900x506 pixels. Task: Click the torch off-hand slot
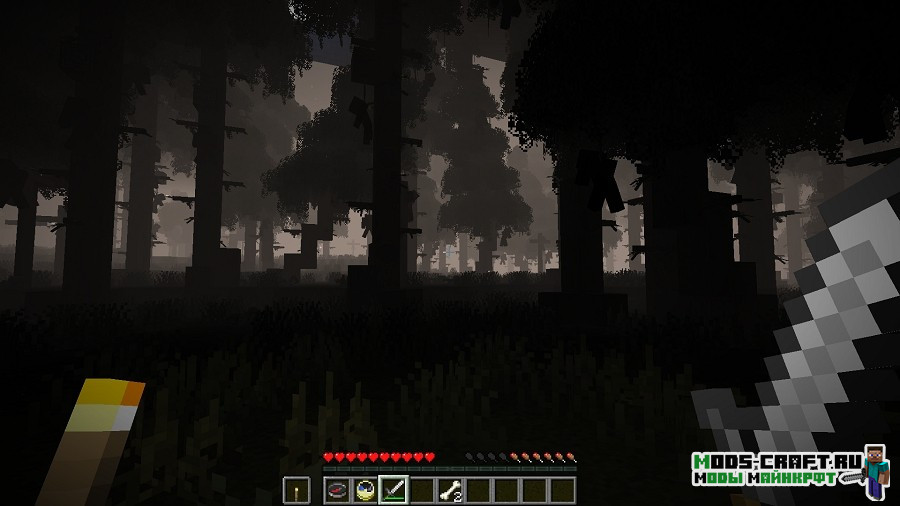coord(297,490)
